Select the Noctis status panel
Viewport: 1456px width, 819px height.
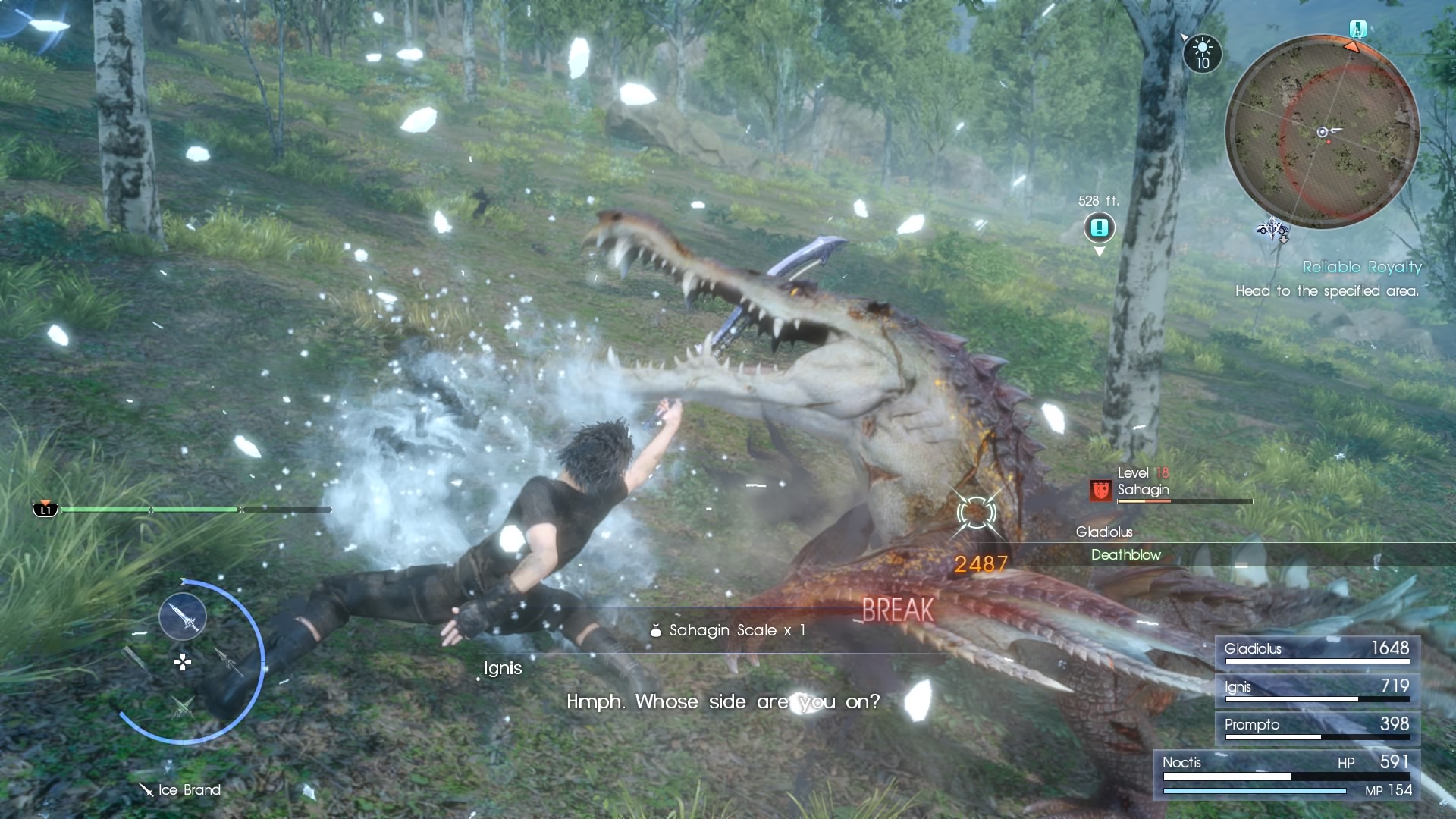pos(1286,774)
